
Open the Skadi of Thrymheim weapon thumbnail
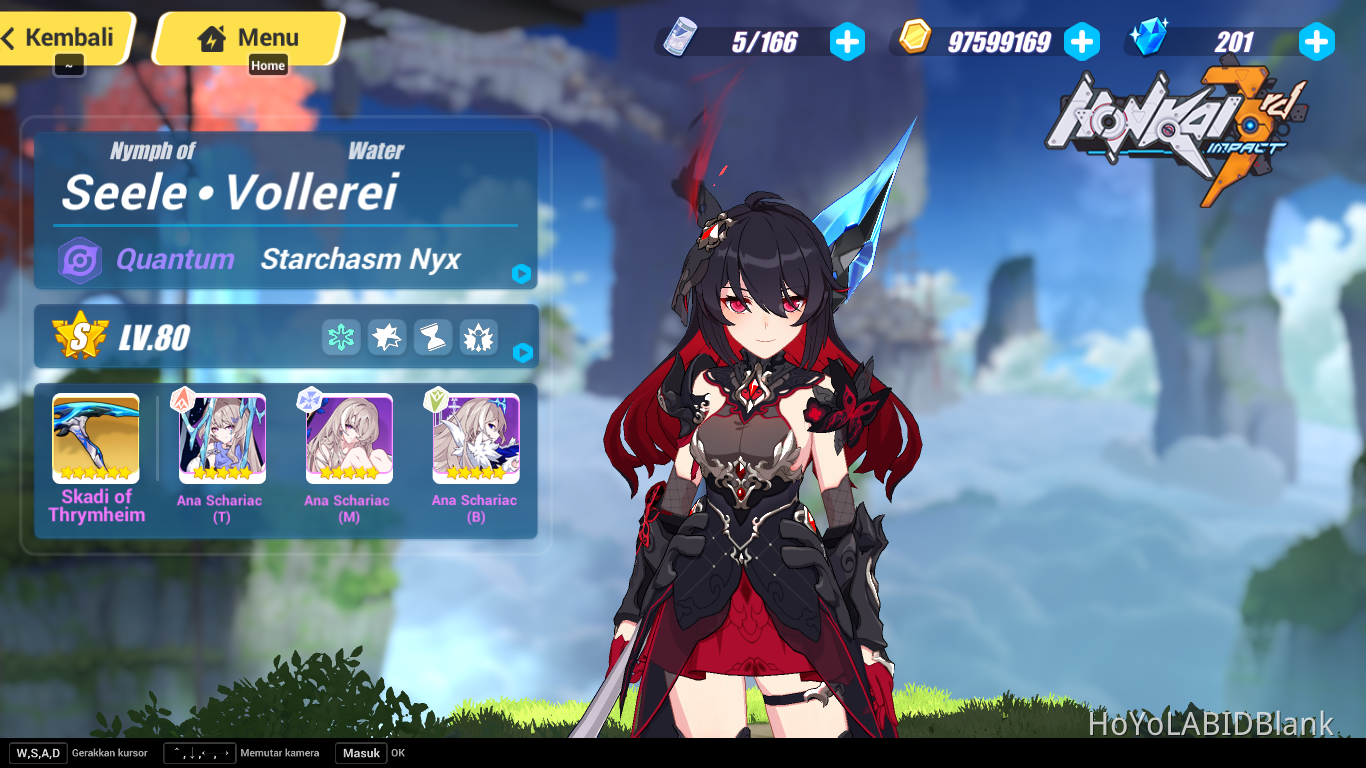point(94,438)
